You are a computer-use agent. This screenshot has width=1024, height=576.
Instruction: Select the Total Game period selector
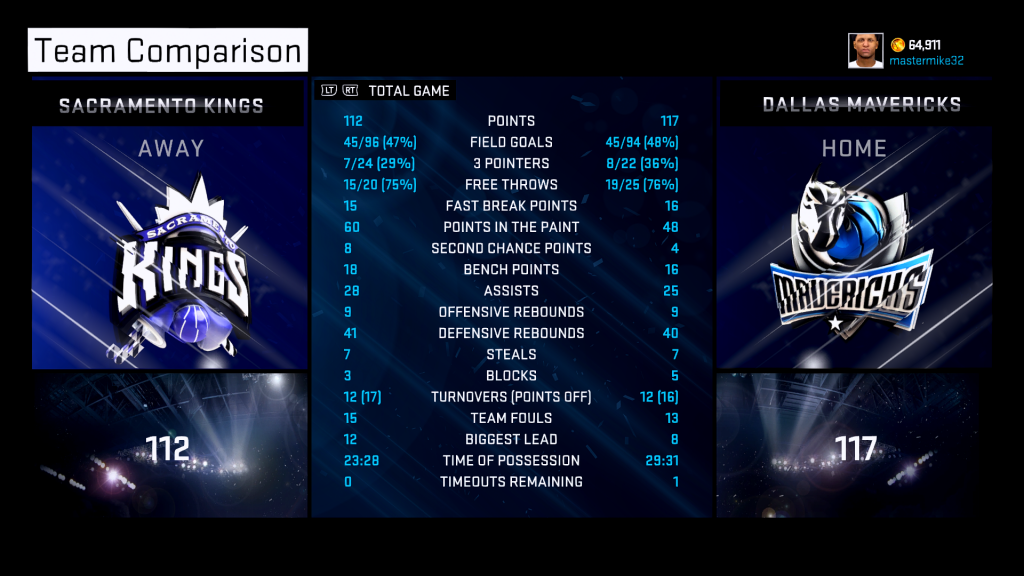(x=409, y=91)
